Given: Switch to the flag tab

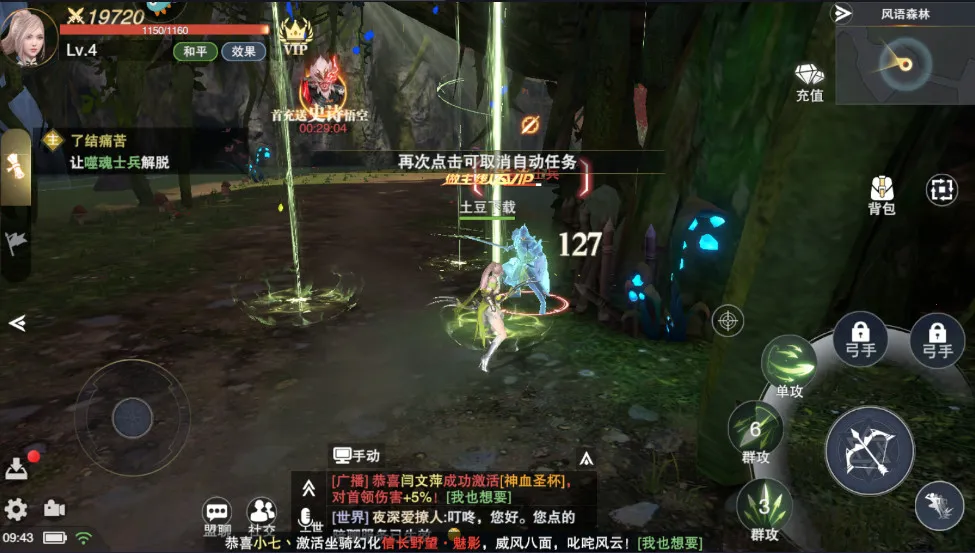Looking at the screenshot, I should pos(16,241).
